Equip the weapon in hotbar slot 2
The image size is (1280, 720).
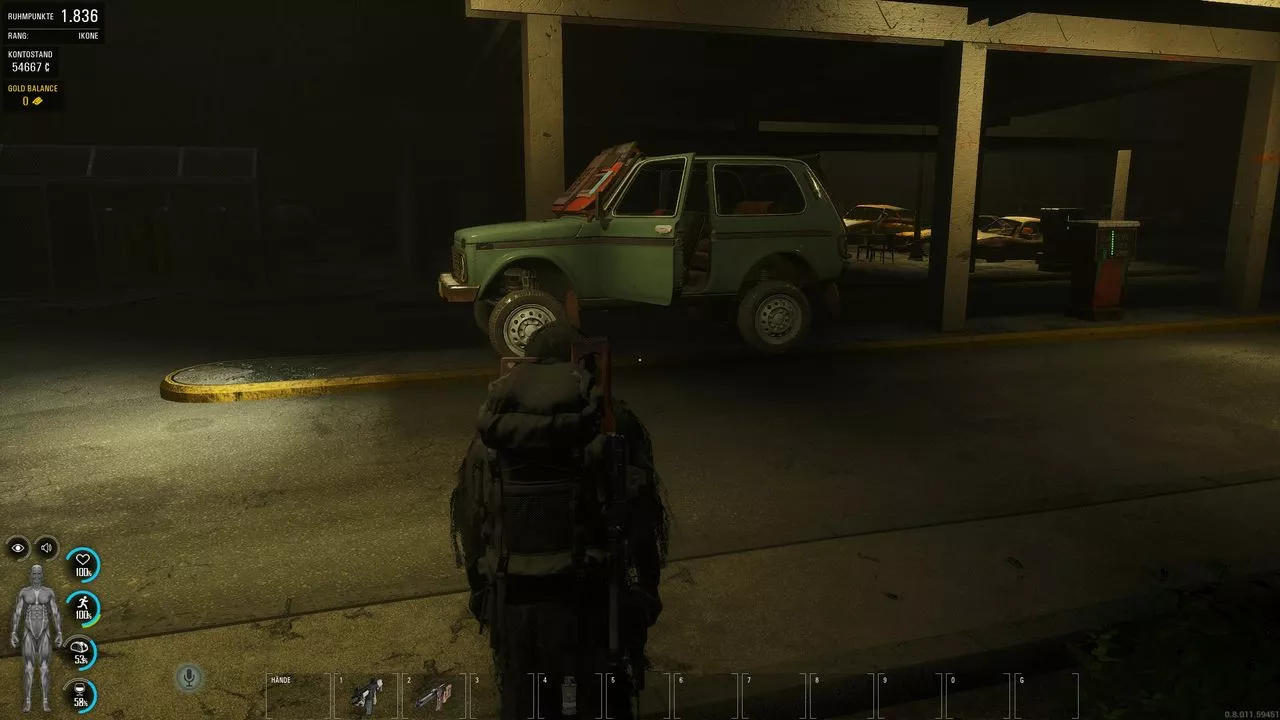point(435,695)
